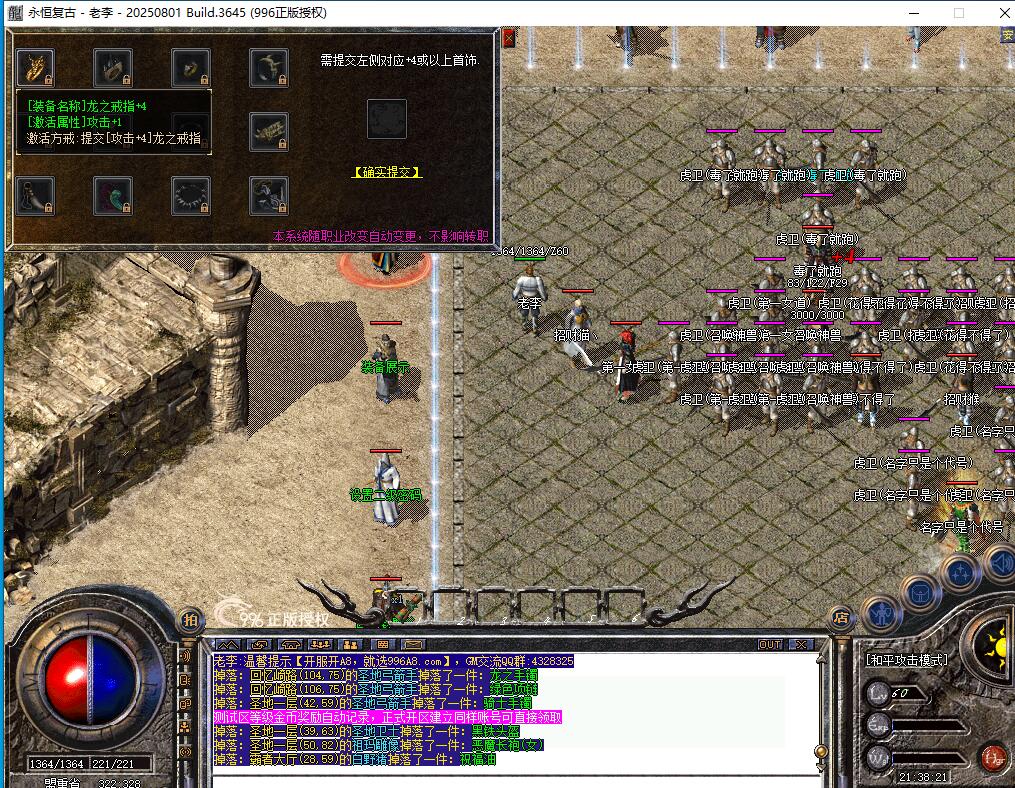Open the mail envelope chat button
Image resolution: width=1015 pixels, height=788 pixels.
click(413, 644)
